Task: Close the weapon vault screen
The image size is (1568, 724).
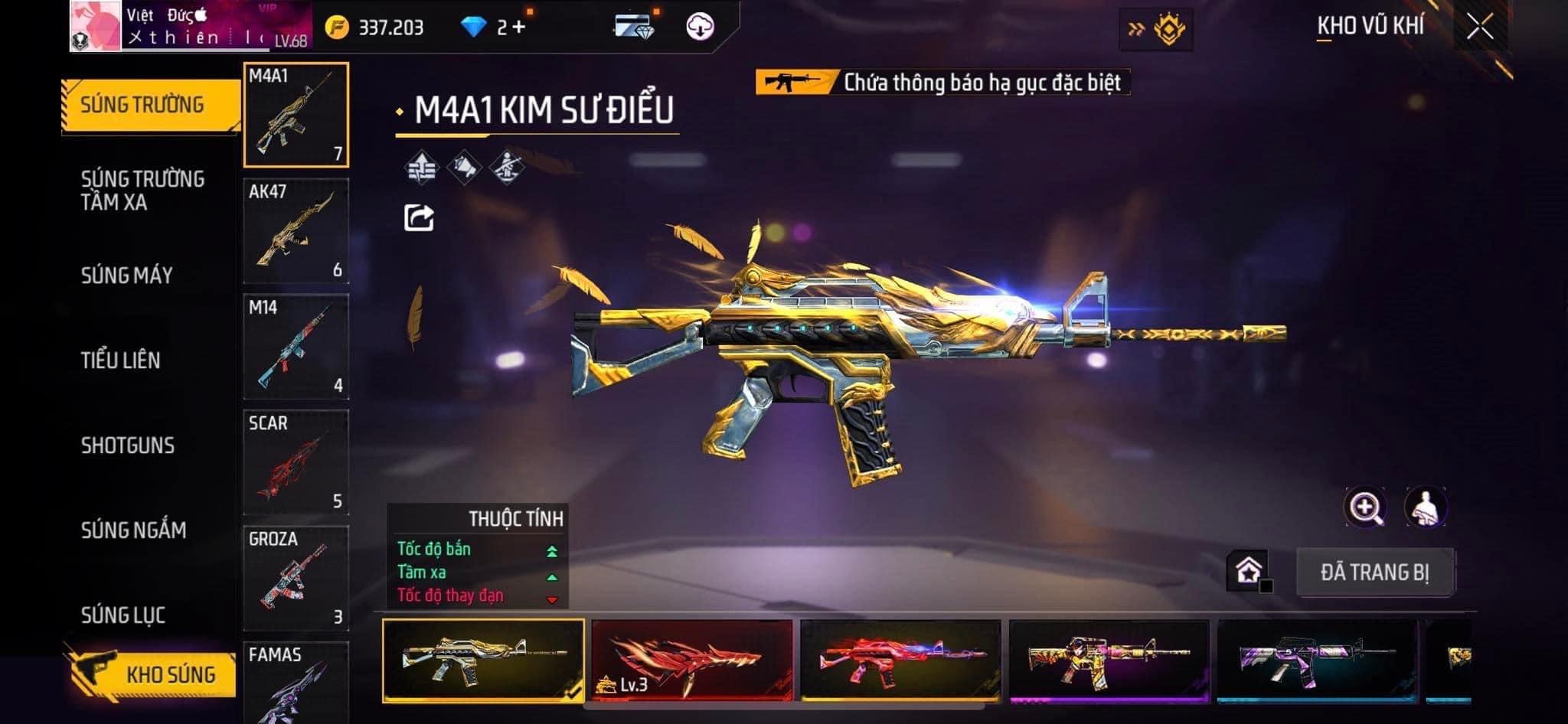Action: 1480,28
